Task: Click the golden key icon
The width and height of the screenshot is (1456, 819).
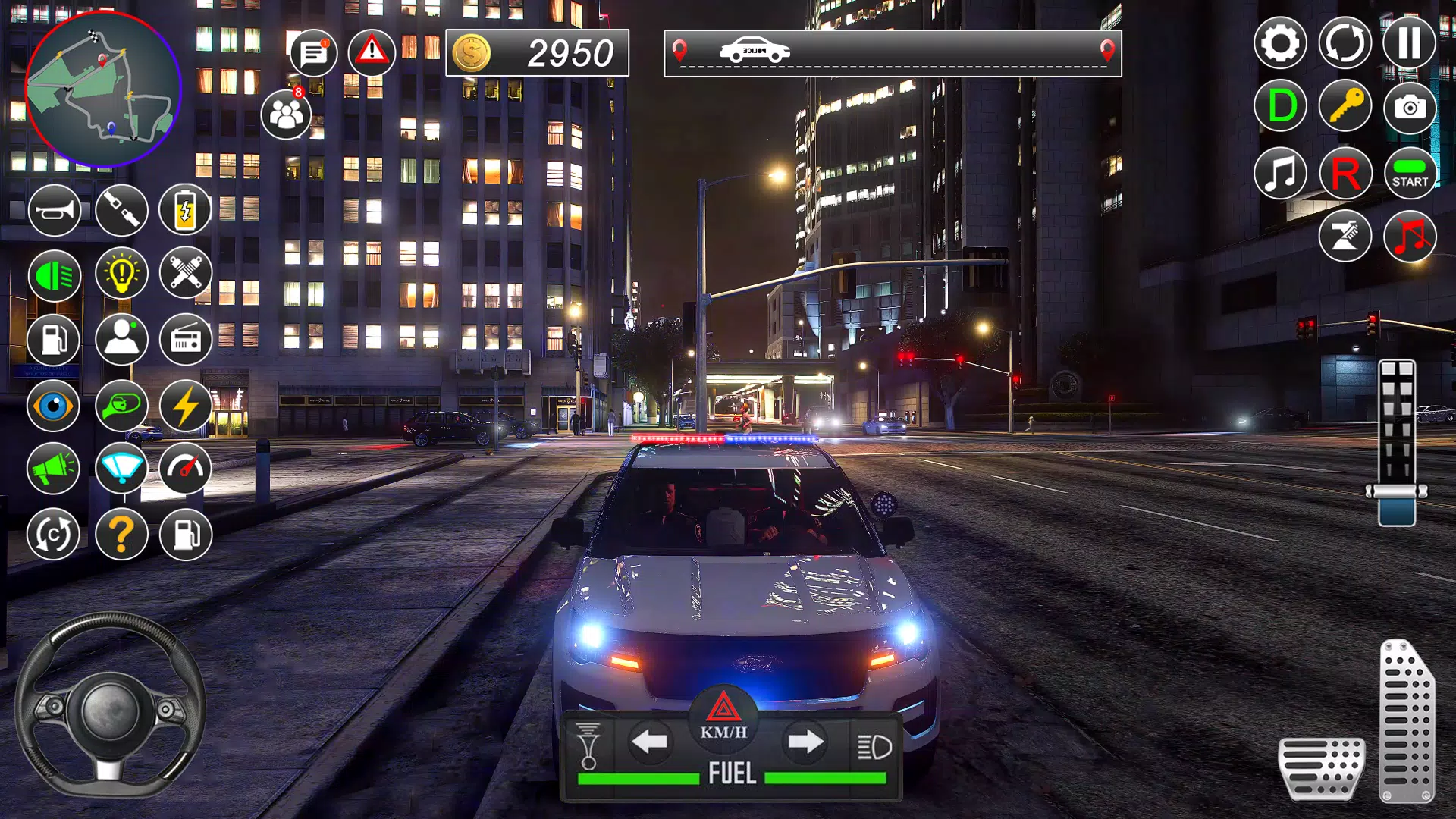Action: click(x=1345, y=106)
